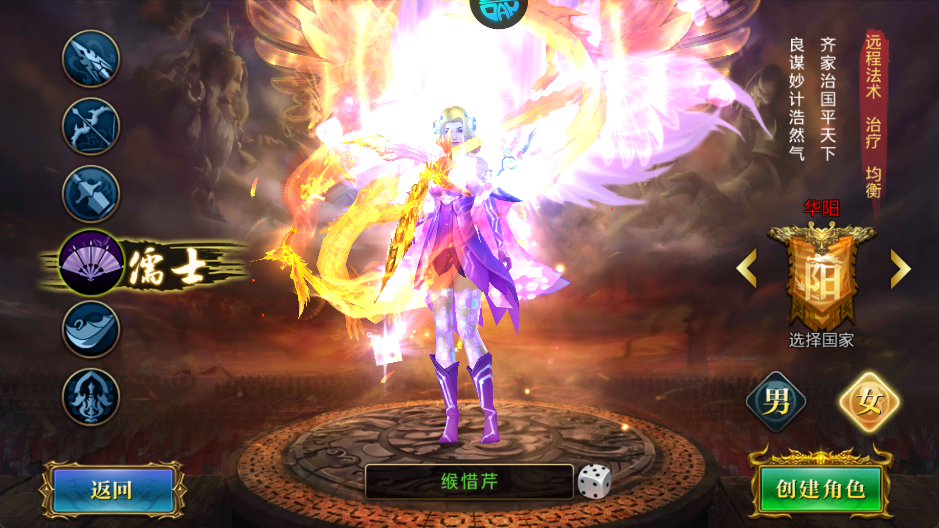The width and height of the screenshot is (939, 528).
Task: Edit the character name field 缑惜芹
Action: pyautogui.click(x=468, y=482)
